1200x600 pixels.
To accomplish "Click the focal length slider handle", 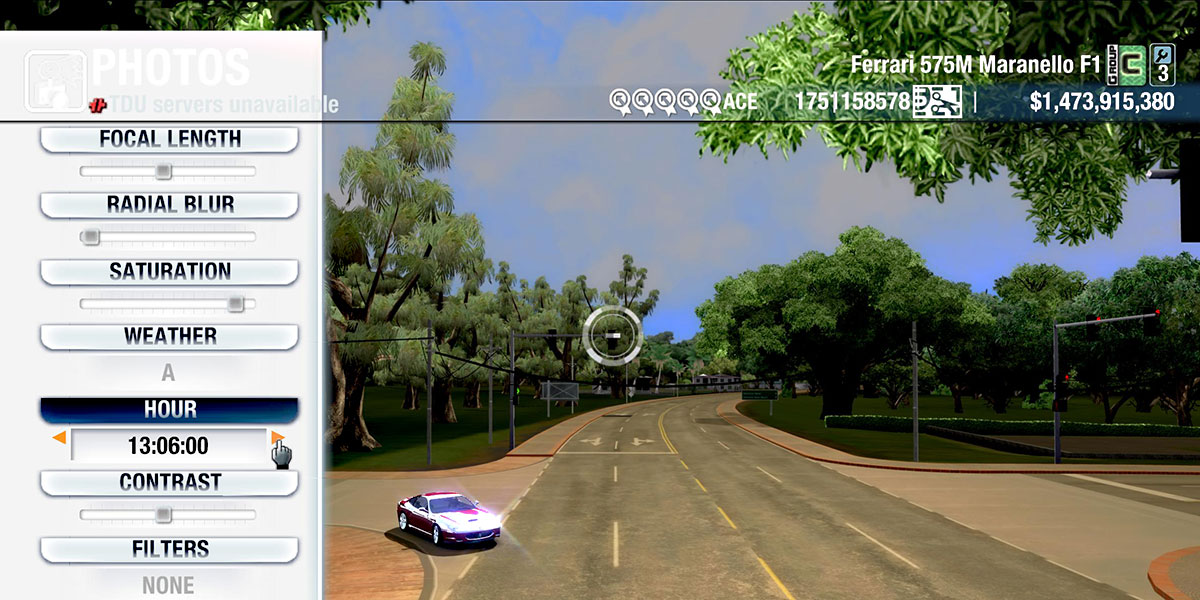I will pos(163,172).
